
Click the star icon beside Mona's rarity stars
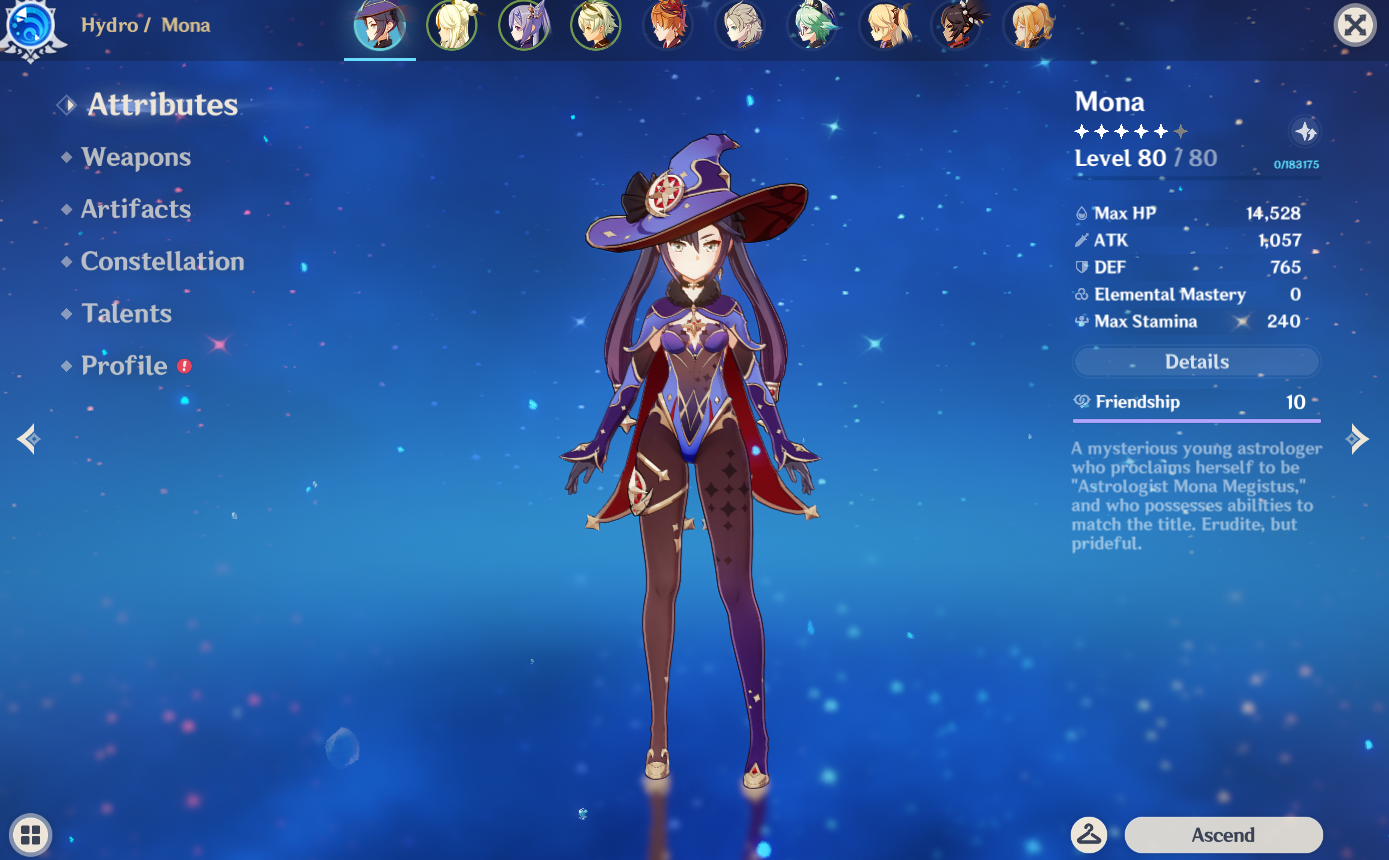1305,131
